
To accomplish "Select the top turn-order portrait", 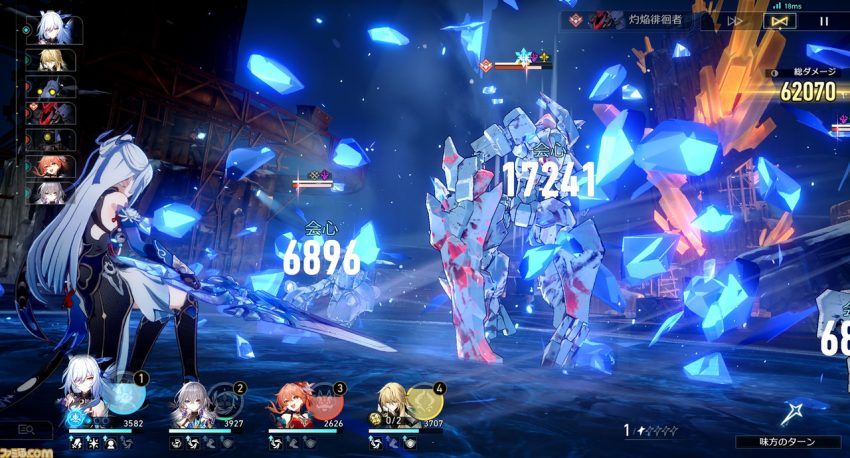I will point(52,30).
